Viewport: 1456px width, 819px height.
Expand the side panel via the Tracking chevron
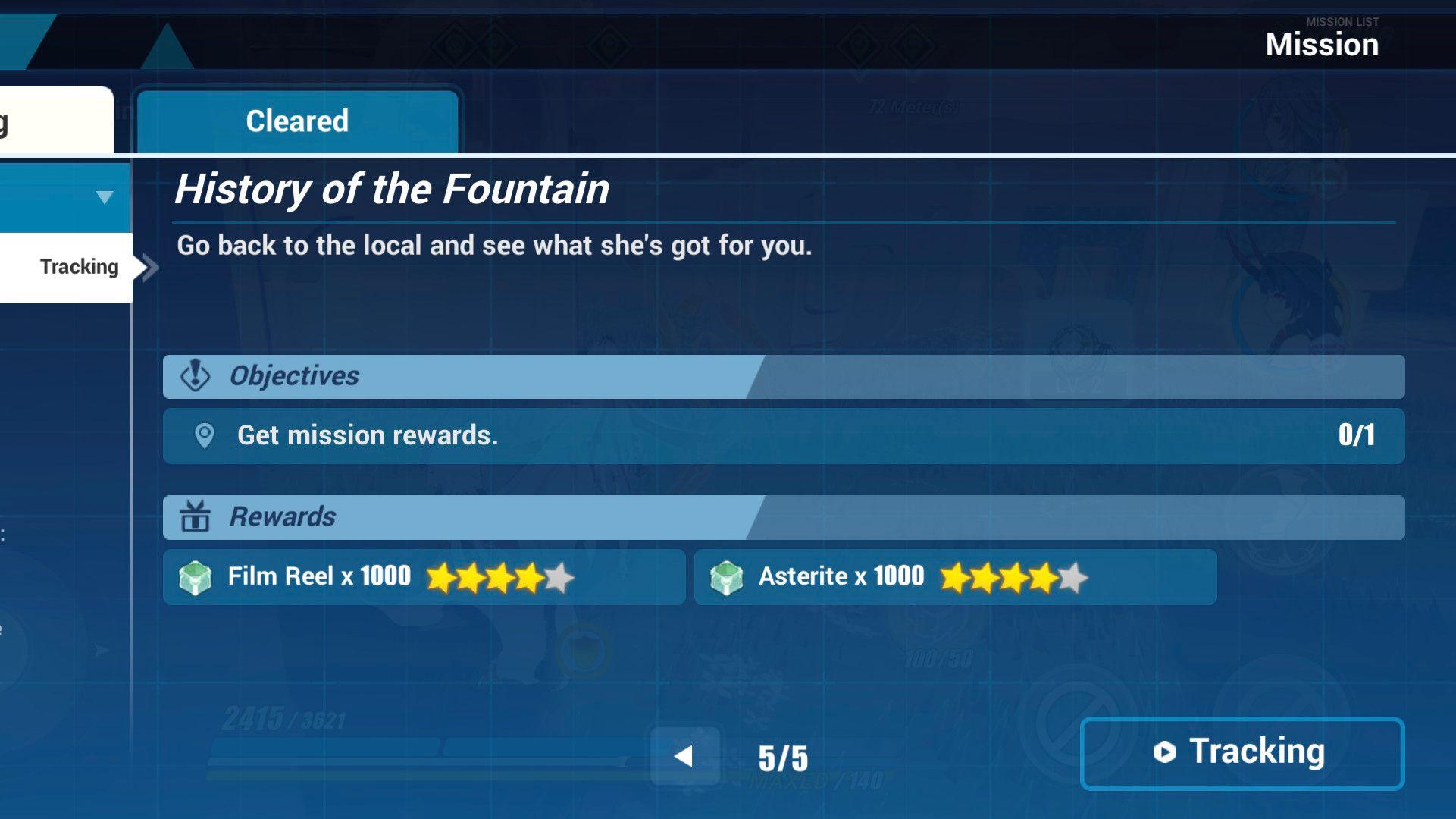tap(149, 266)
